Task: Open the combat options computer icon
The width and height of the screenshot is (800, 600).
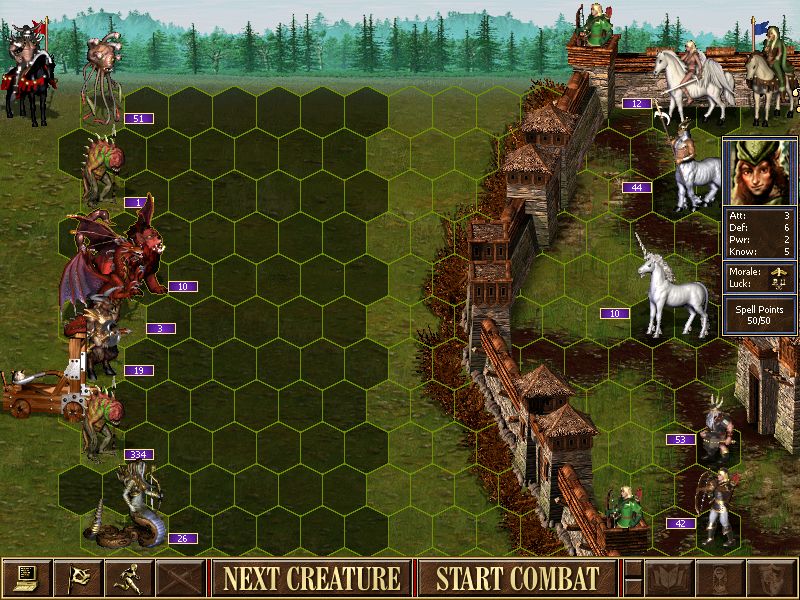Action: coord(27,578)
